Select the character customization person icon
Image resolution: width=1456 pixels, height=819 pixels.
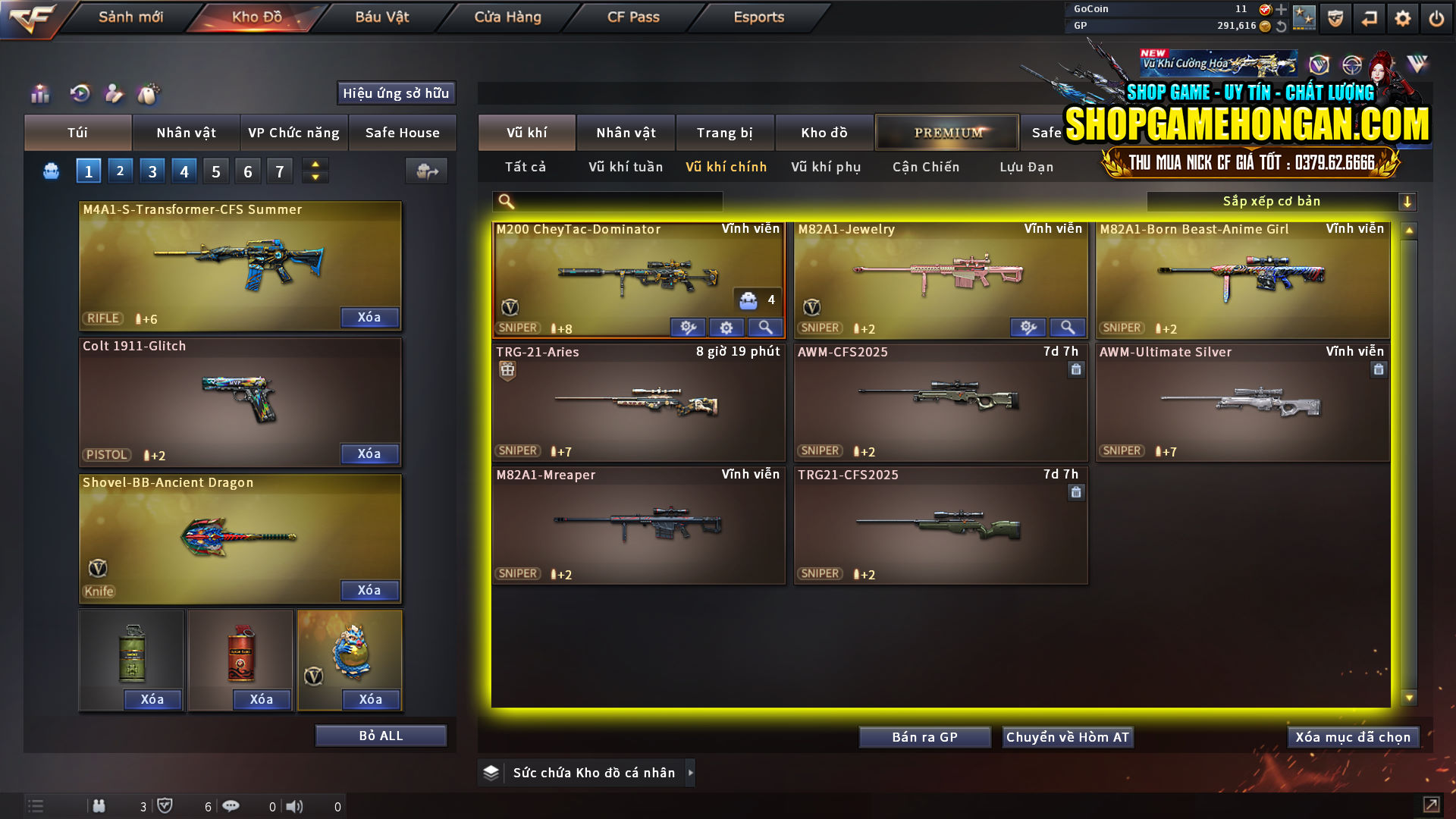point(114,94)
